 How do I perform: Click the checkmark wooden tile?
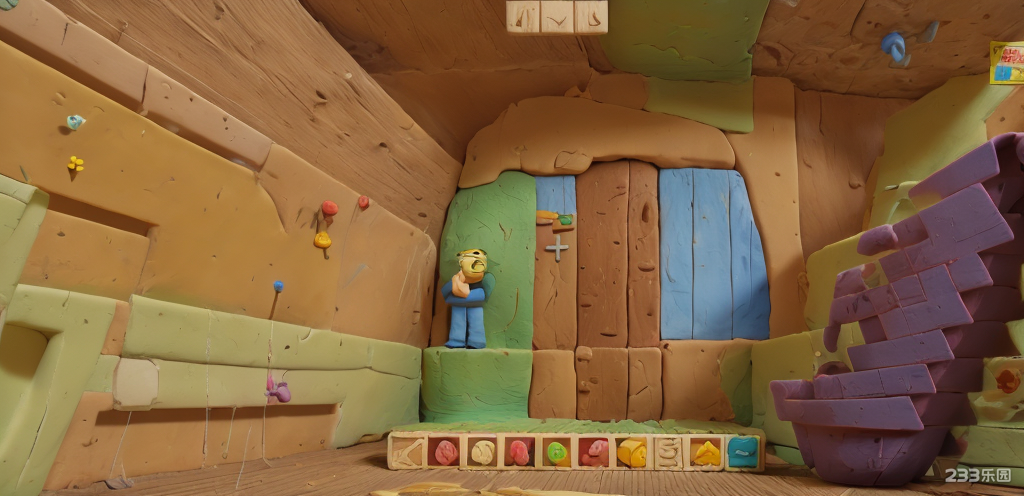(557, 15)
